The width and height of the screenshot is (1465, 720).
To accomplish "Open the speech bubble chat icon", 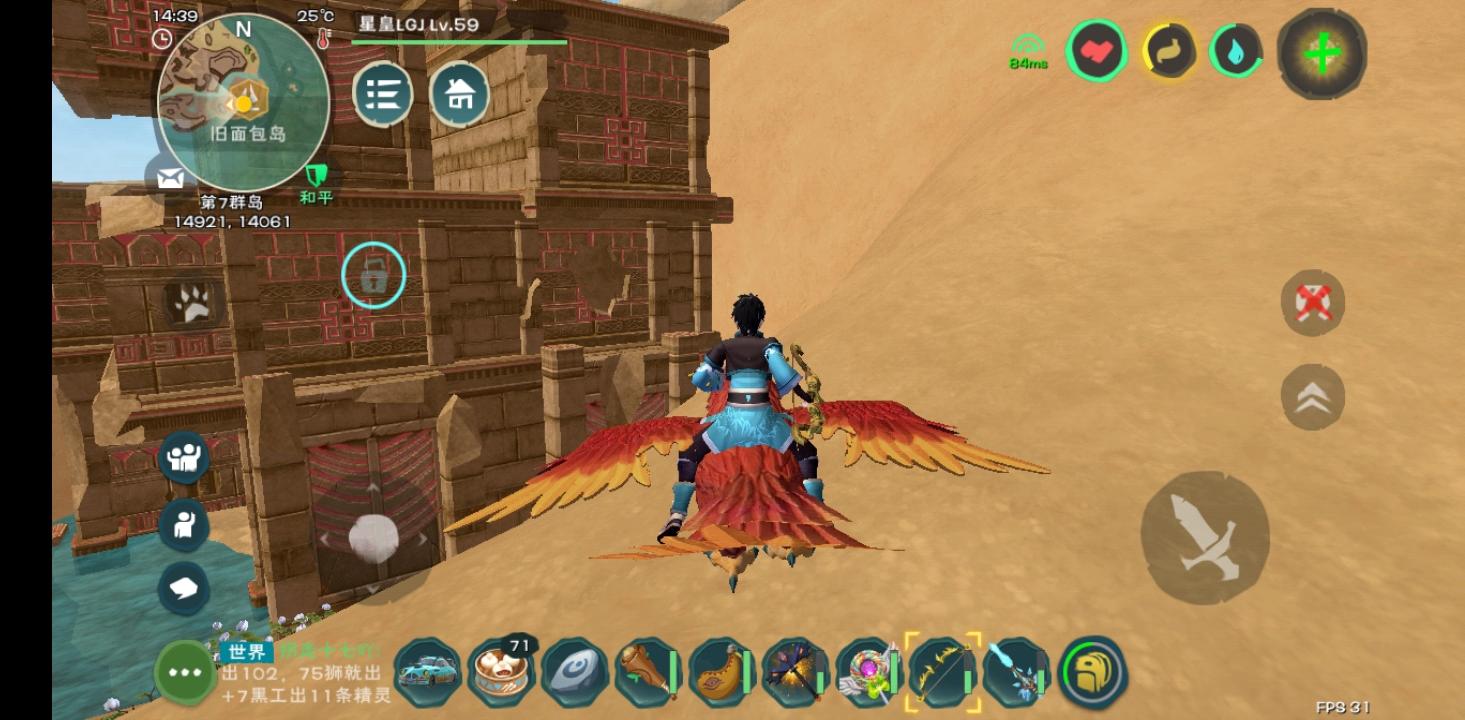I will [x=184, y=588].
